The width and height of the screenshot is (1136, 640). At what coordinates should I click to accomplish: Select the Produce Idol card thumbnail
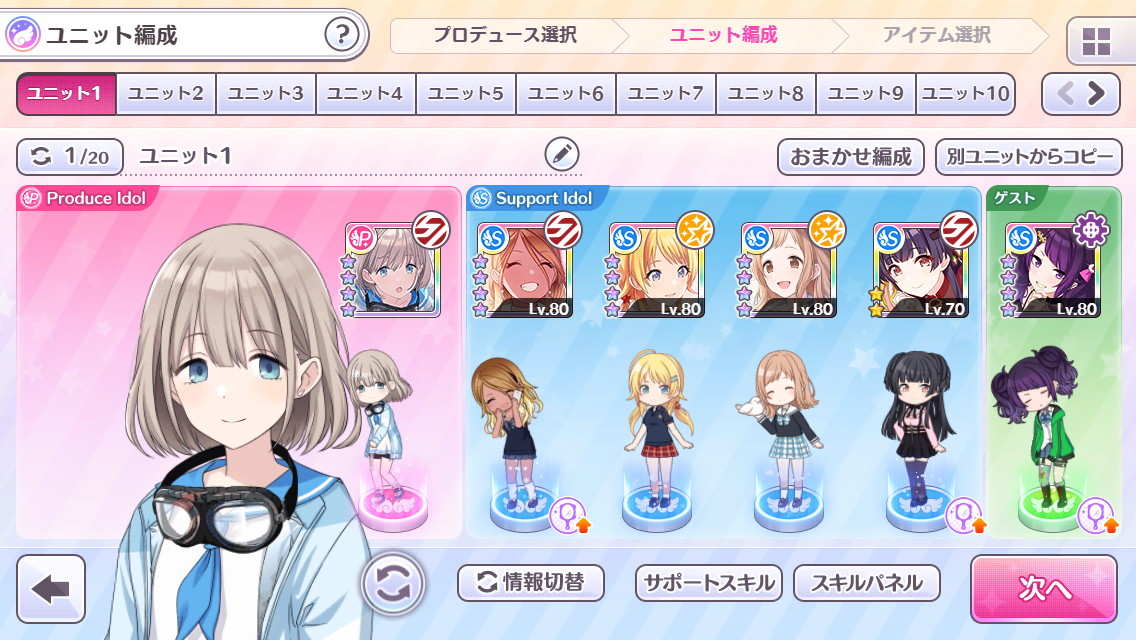[x=393, y=270]
